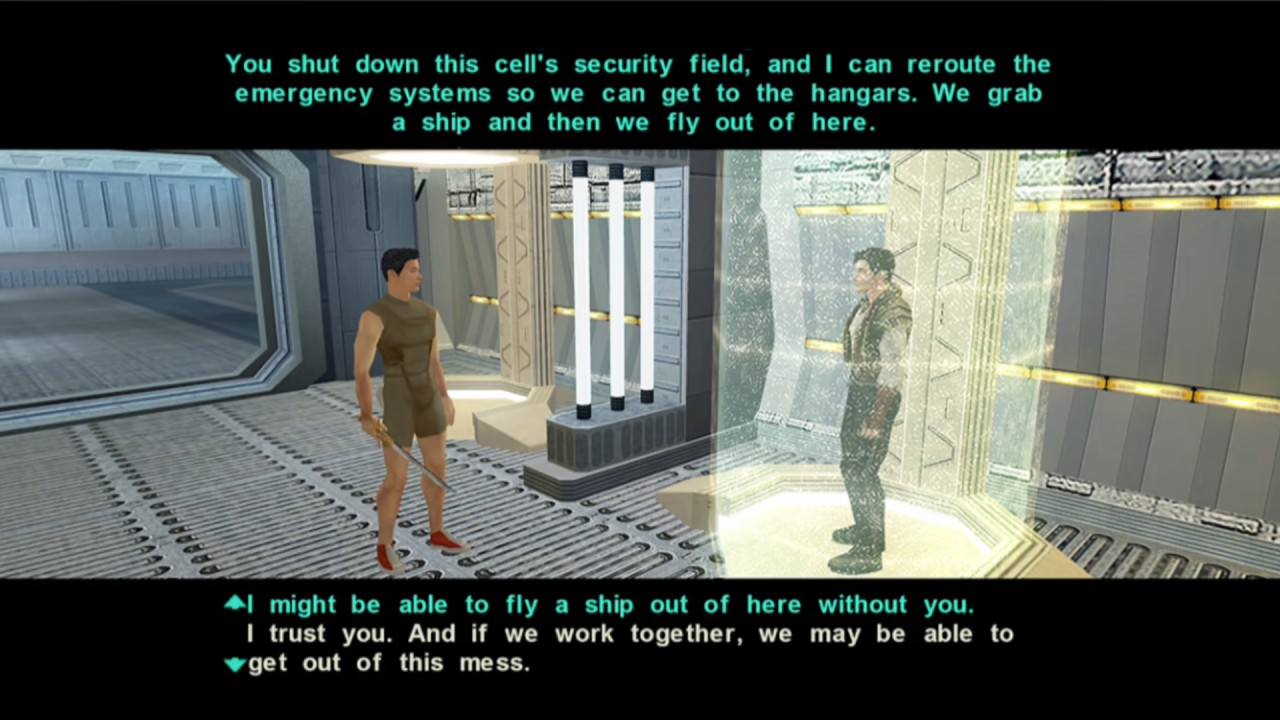Click the up arrow in the reply list

point(234,602)
